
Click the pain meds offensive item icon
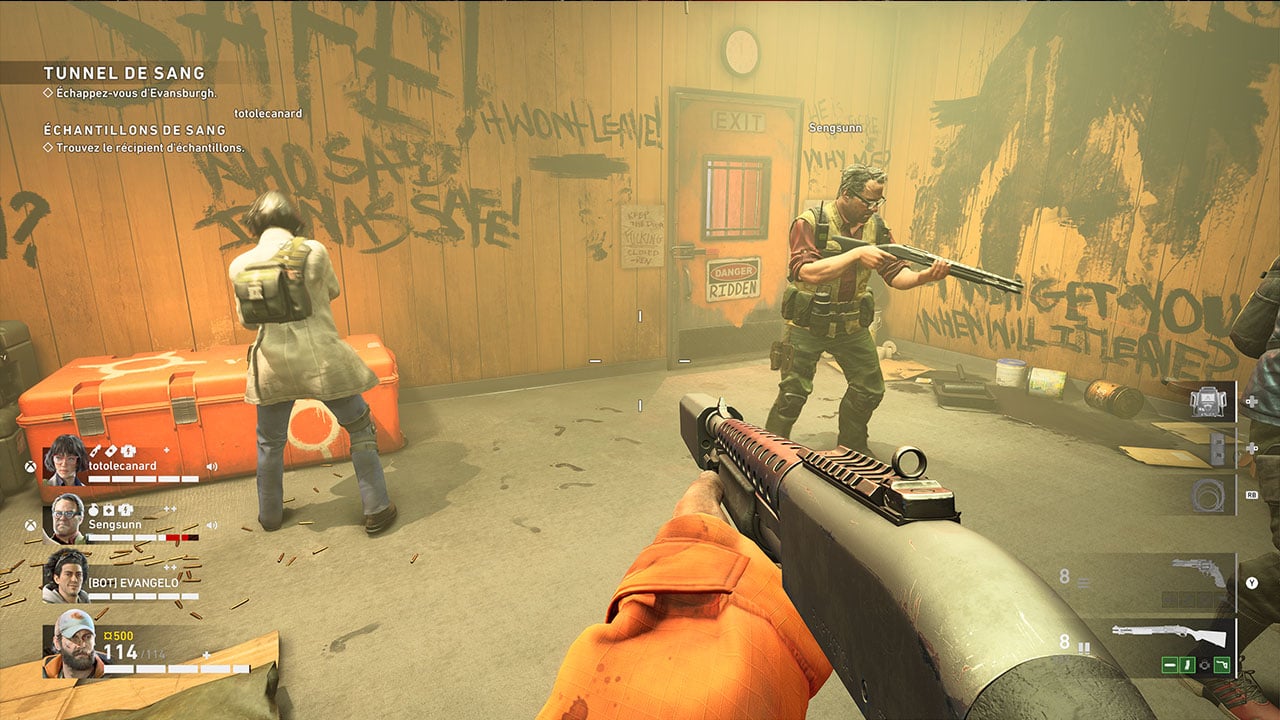(1219, 448)
